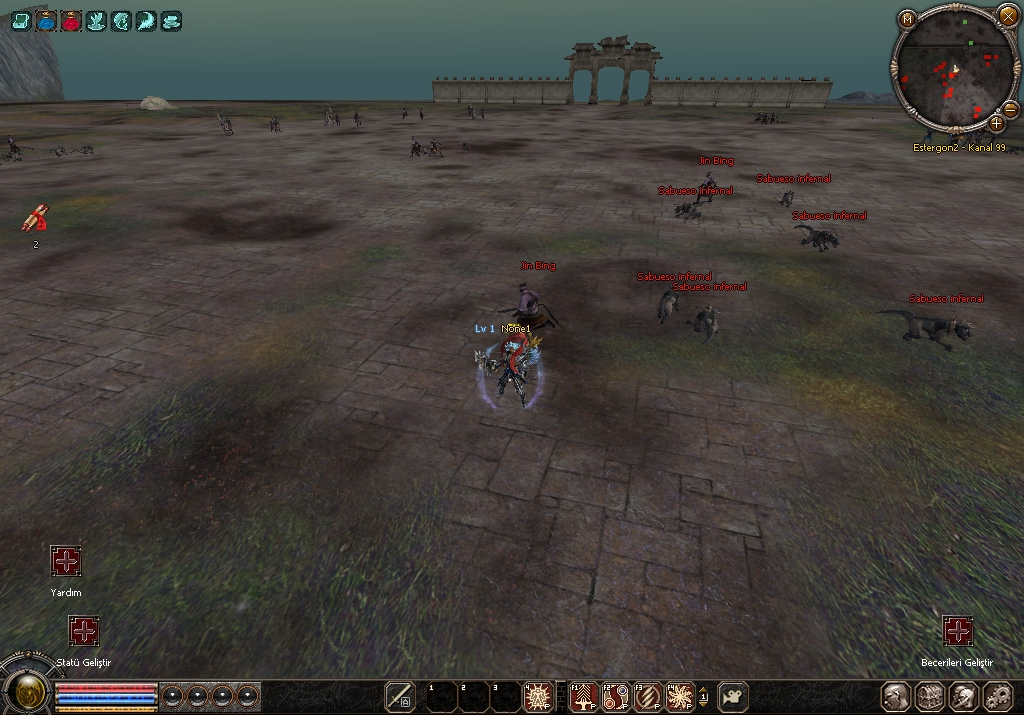Use the F4 burst skill icon

(x=679, y=695)
